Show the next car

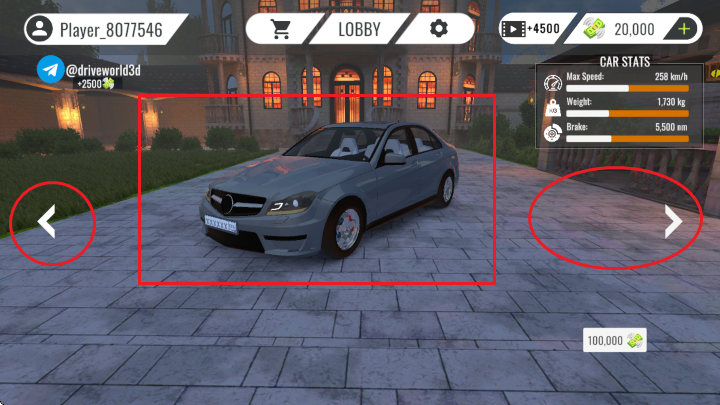[673, 223]
